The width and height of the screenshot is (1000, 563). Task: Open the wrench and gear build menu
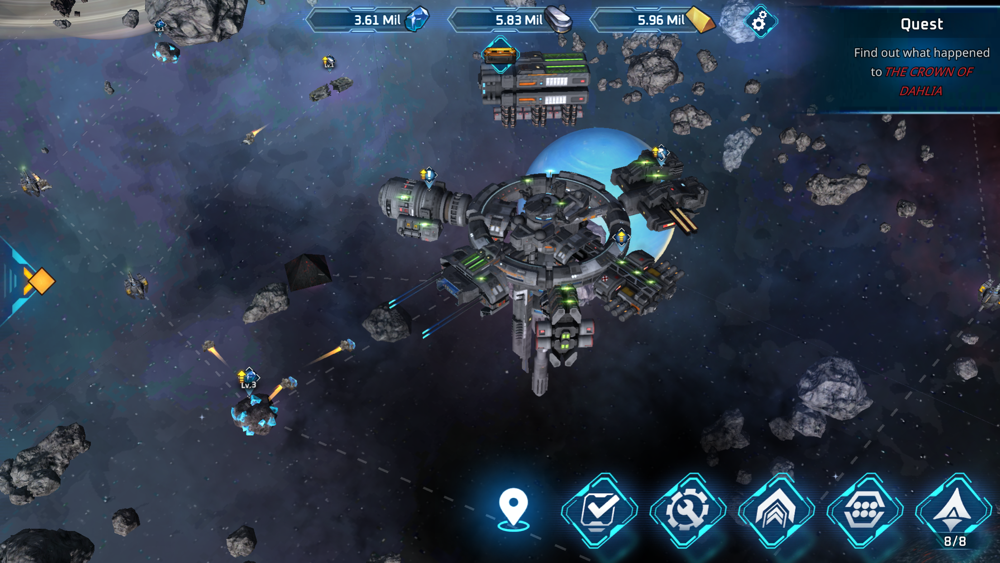[688, 511]
